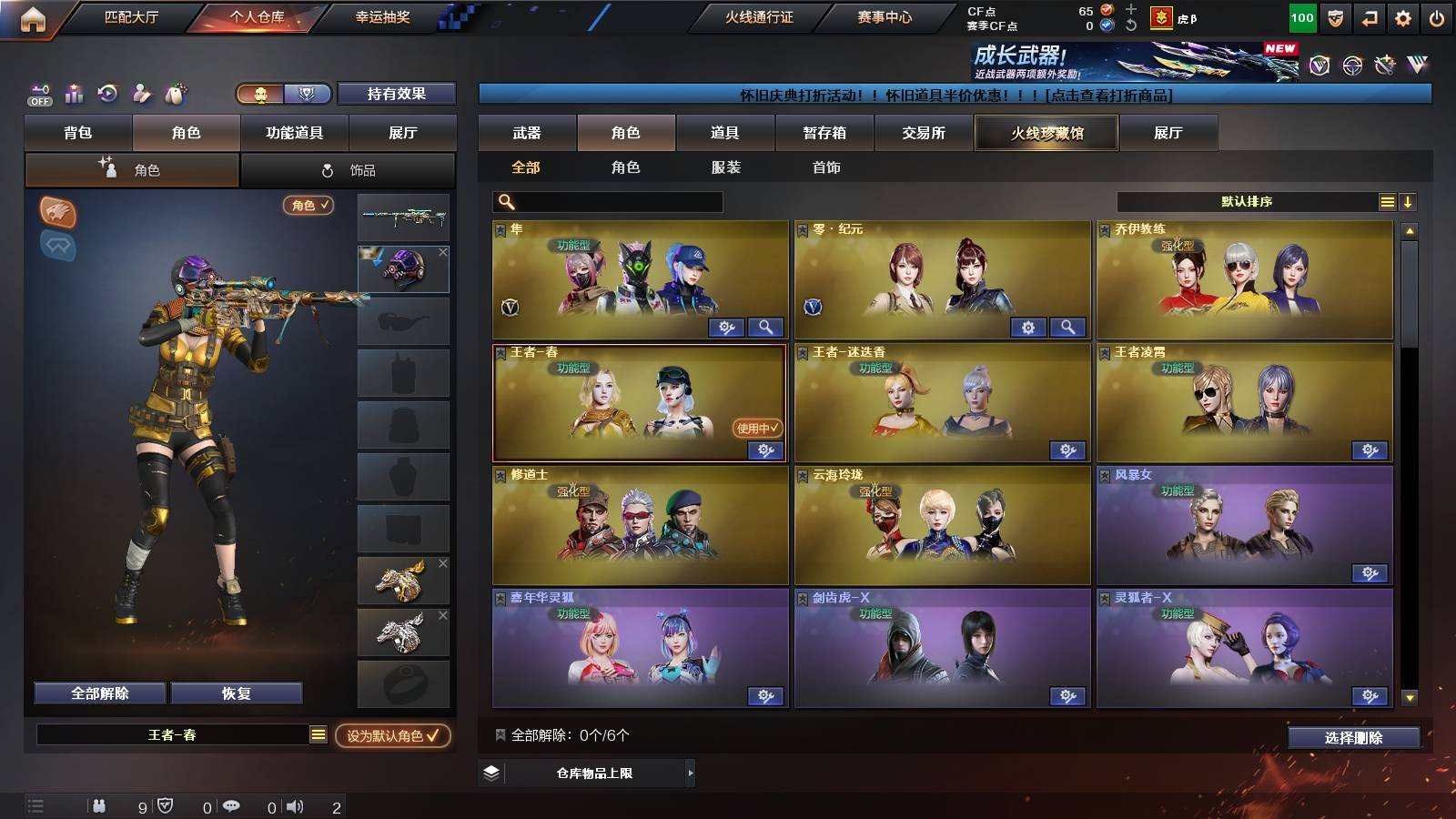Click the green 100 performance indicator

tap(1301, 17)
